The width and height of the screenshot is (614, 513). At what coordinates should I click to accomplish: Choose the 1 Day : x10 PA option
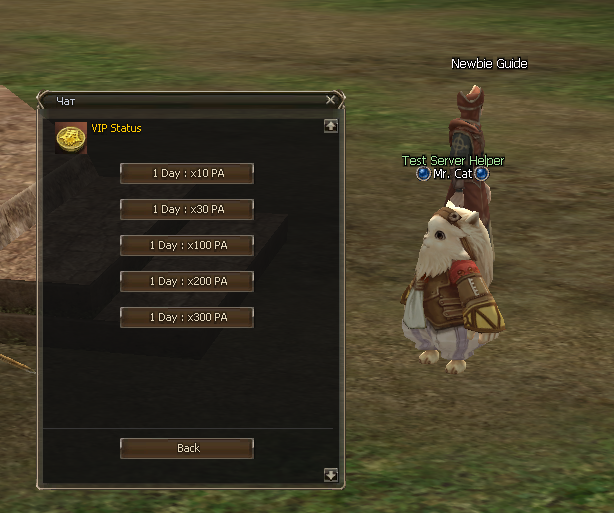[187, 174]
